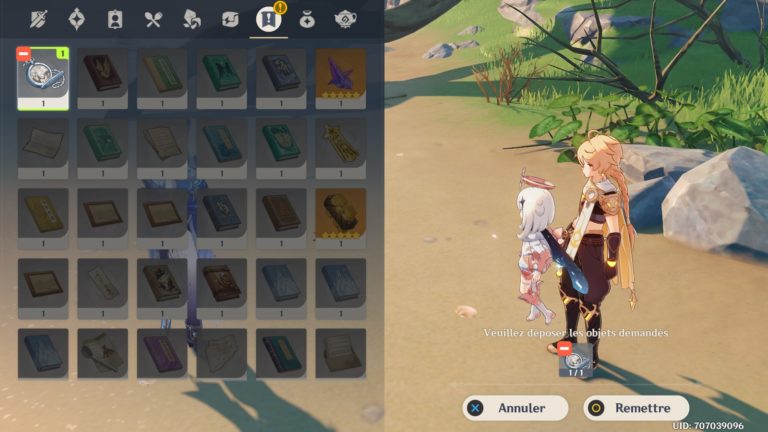The width and height of the screenshot is (768, 432).
Task: Show the Materials tab with flower icon
Action: pyautogui.click(x=191, y=18)
